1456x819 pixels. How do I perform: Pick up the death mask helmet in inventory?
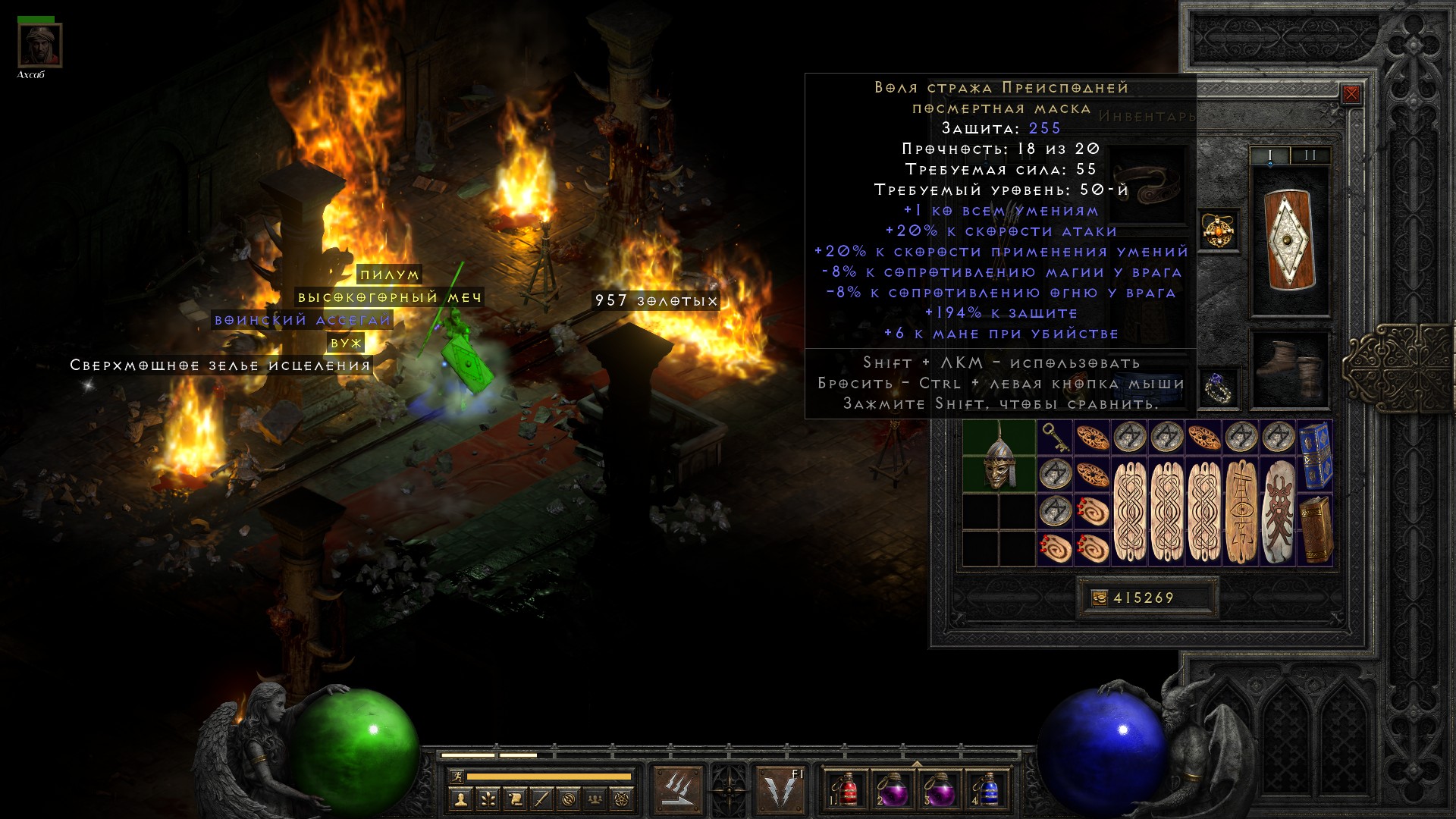(999, 457)
